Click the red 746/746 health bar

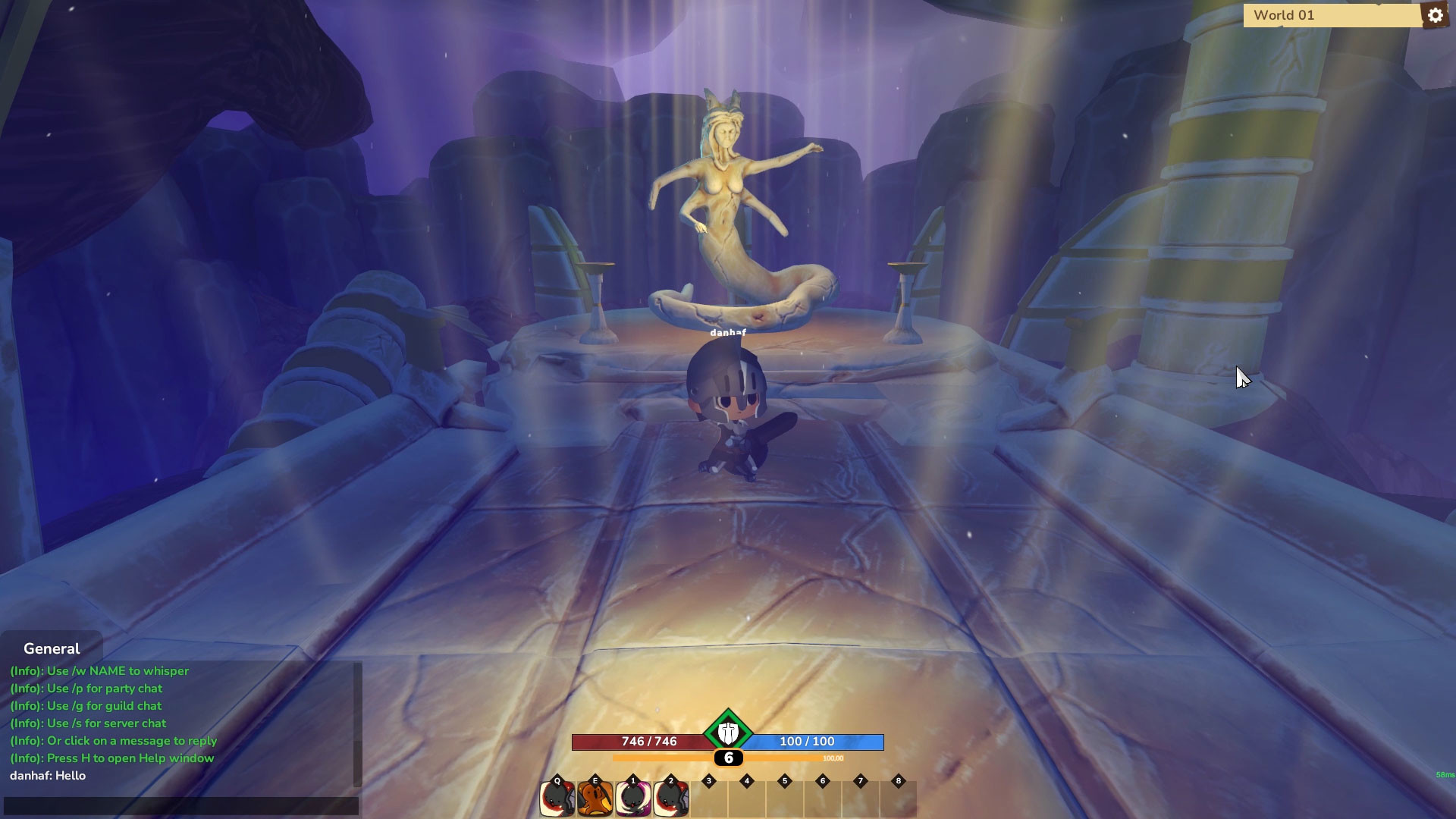pyautogui.click(x=648, y=742)
